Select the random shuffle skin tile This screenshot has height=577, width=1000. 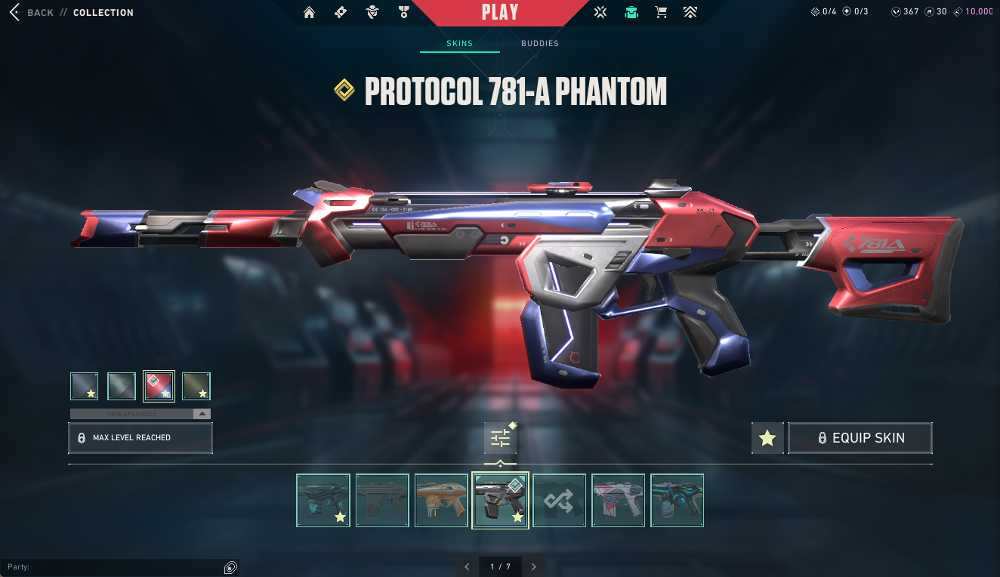[559, 500]
